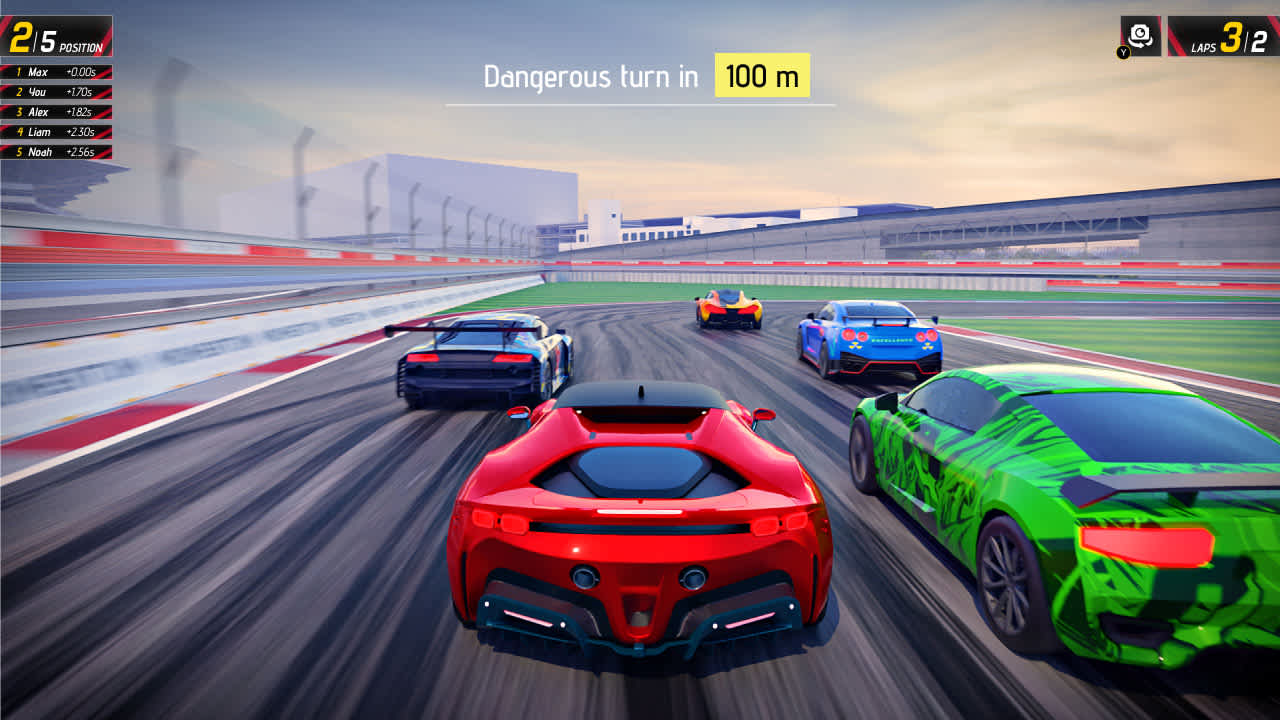
Task: Select the Y button prompt on camera icon
Action: pos(1123,51)
